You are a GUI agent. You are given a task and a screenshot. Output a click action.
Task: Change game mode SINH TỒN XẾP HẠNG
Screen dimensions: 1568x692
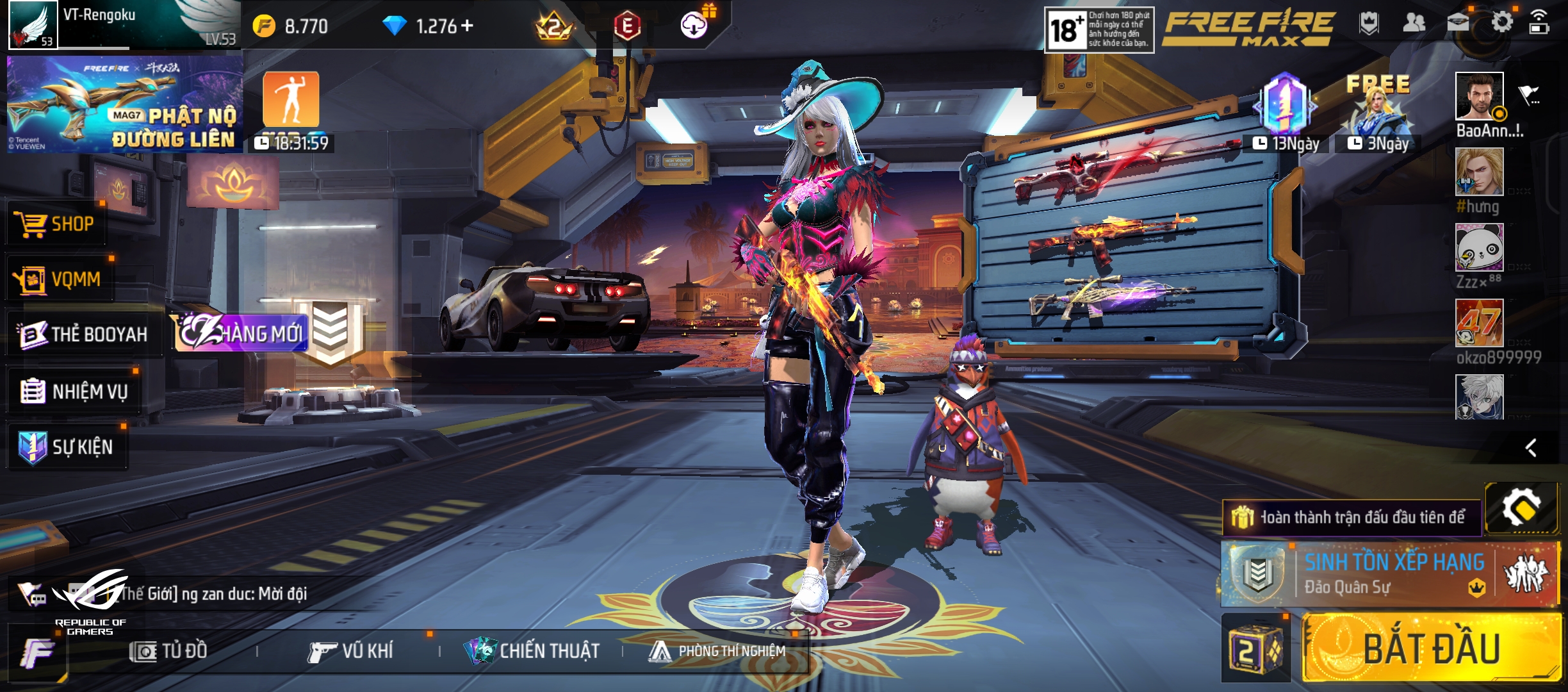click(x=1390, y=574)
